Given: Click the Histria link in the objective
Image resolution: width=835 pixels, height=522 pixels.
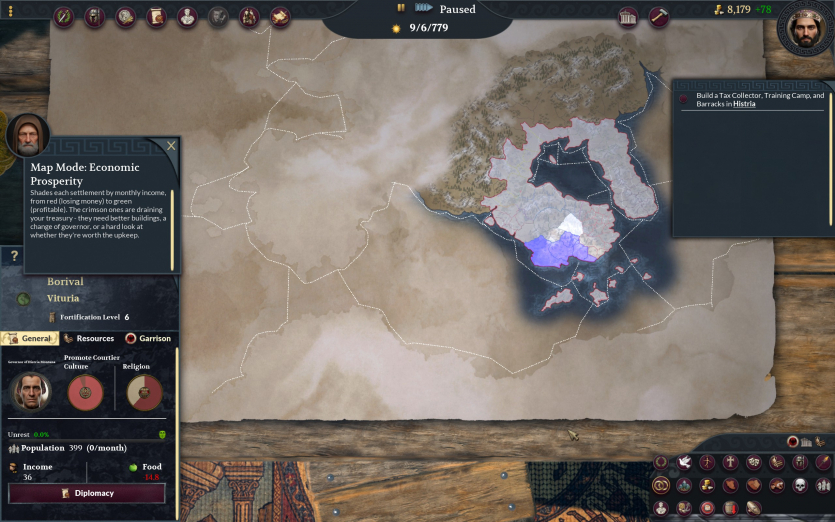Looking at the screenshot, I should pyautogui.click(x=744, y=104).
